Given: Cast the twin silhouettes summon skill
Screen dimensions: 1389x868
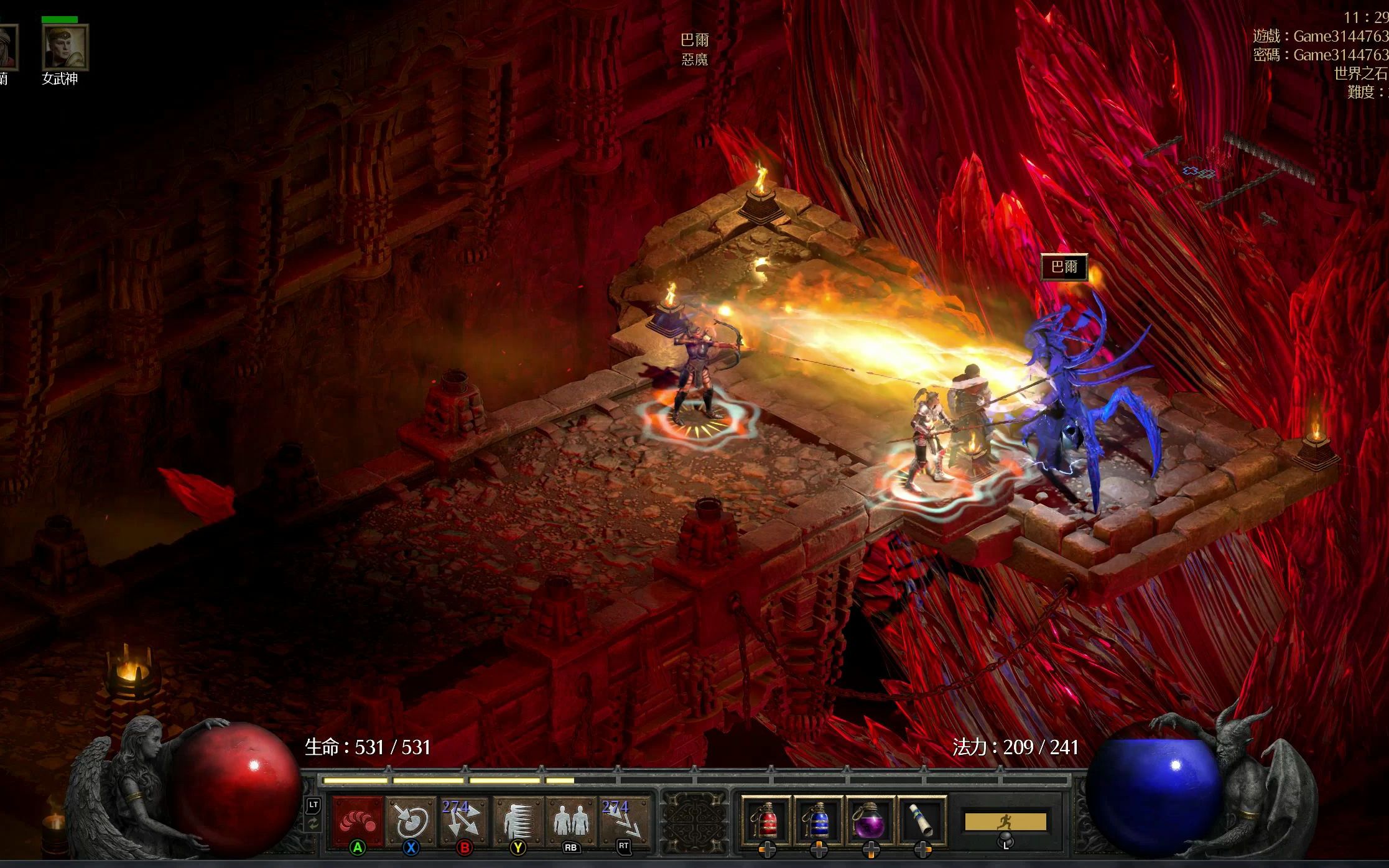Looking at the screenshot, I should click(x=570, y=821).
